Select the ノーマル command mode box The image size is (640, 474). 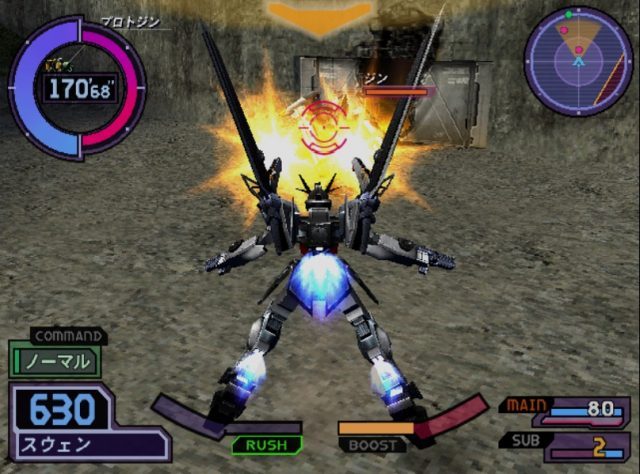click(55, 361)
